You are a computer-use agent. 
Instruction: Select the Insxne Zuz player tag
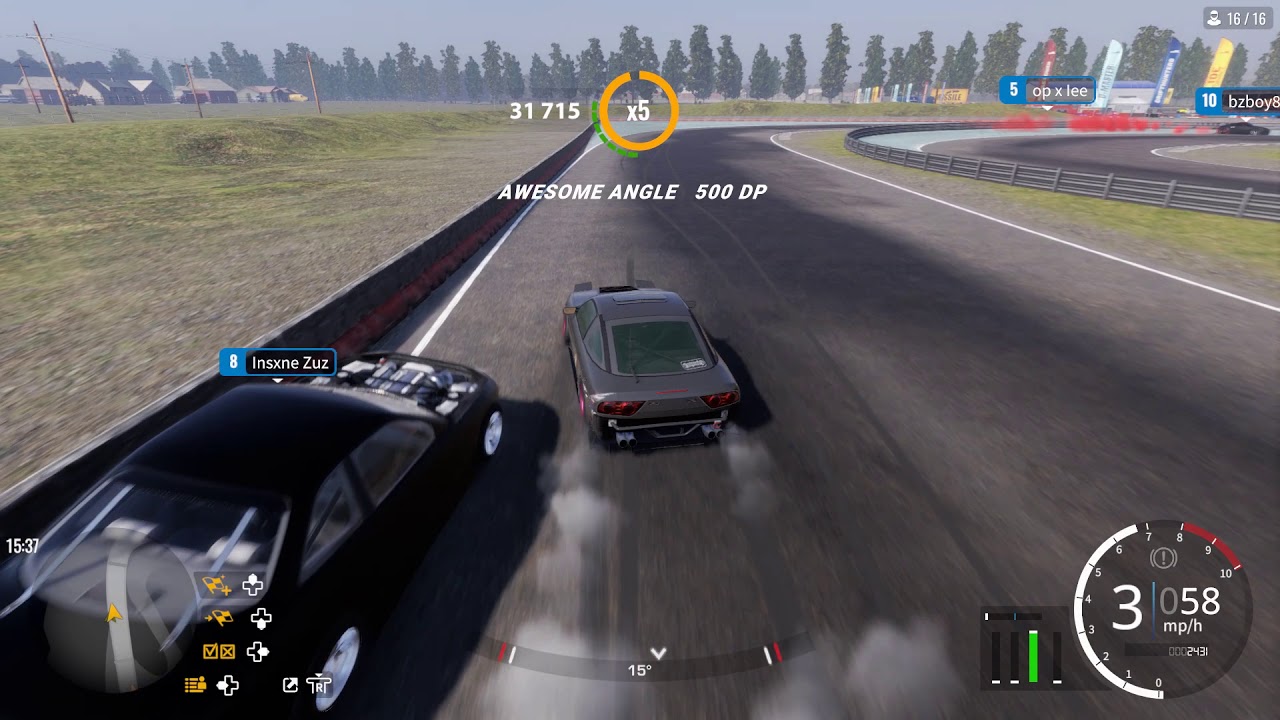tap(278, 362)
